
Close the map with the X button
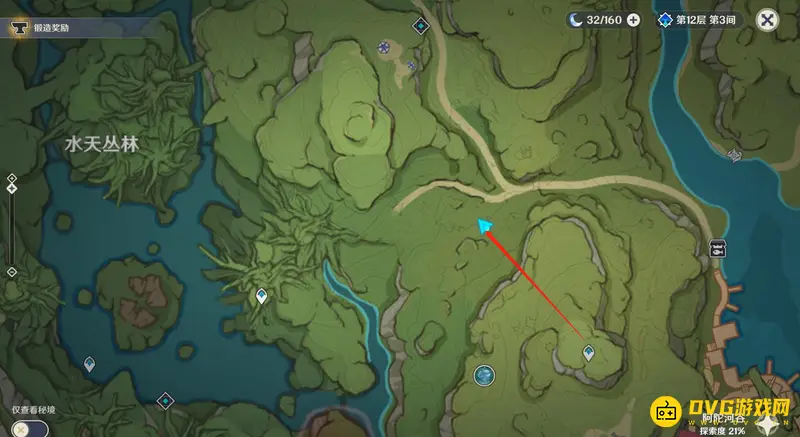[767, 19]
